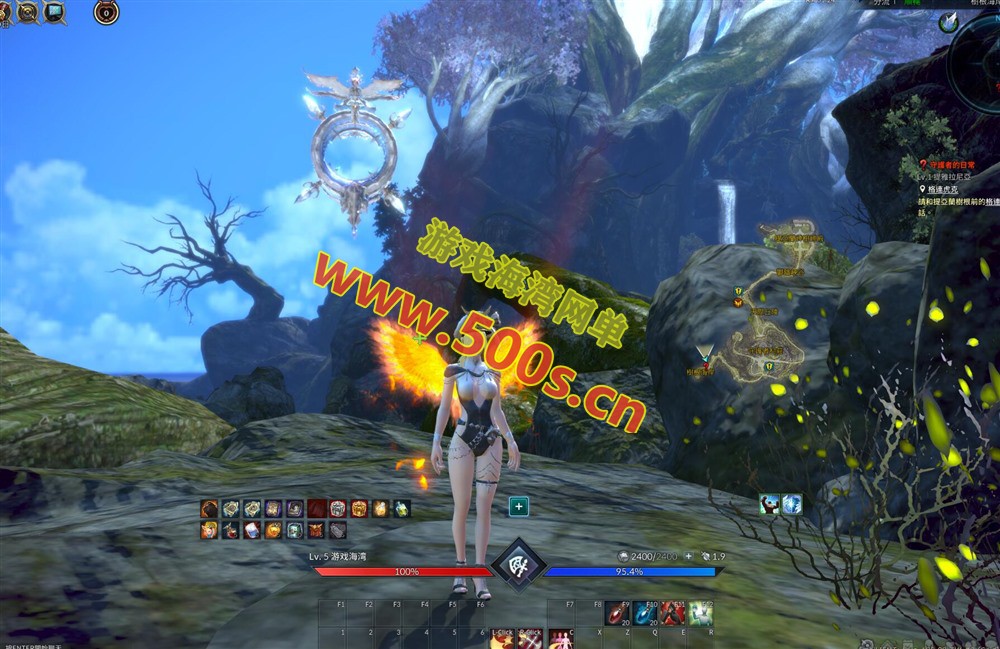Activate the green figure skill in the F12 slot

700,613
